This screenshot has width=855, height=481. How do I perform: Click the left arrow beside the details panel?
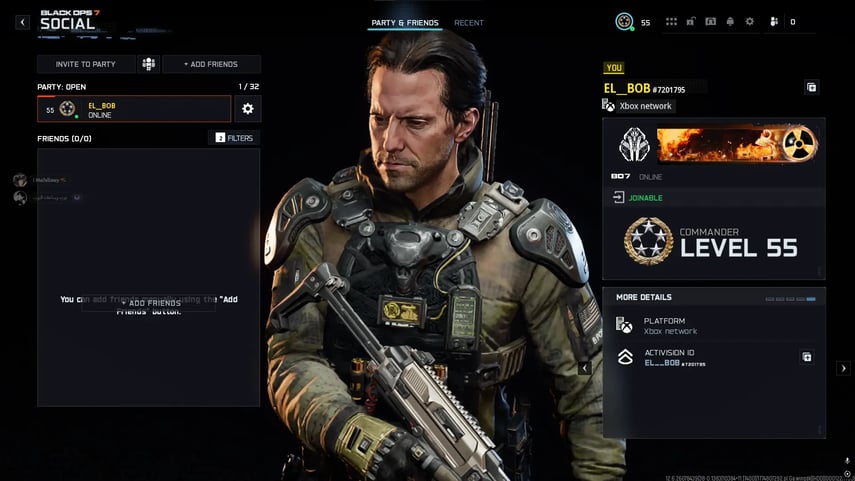click(x=586, y=368)
